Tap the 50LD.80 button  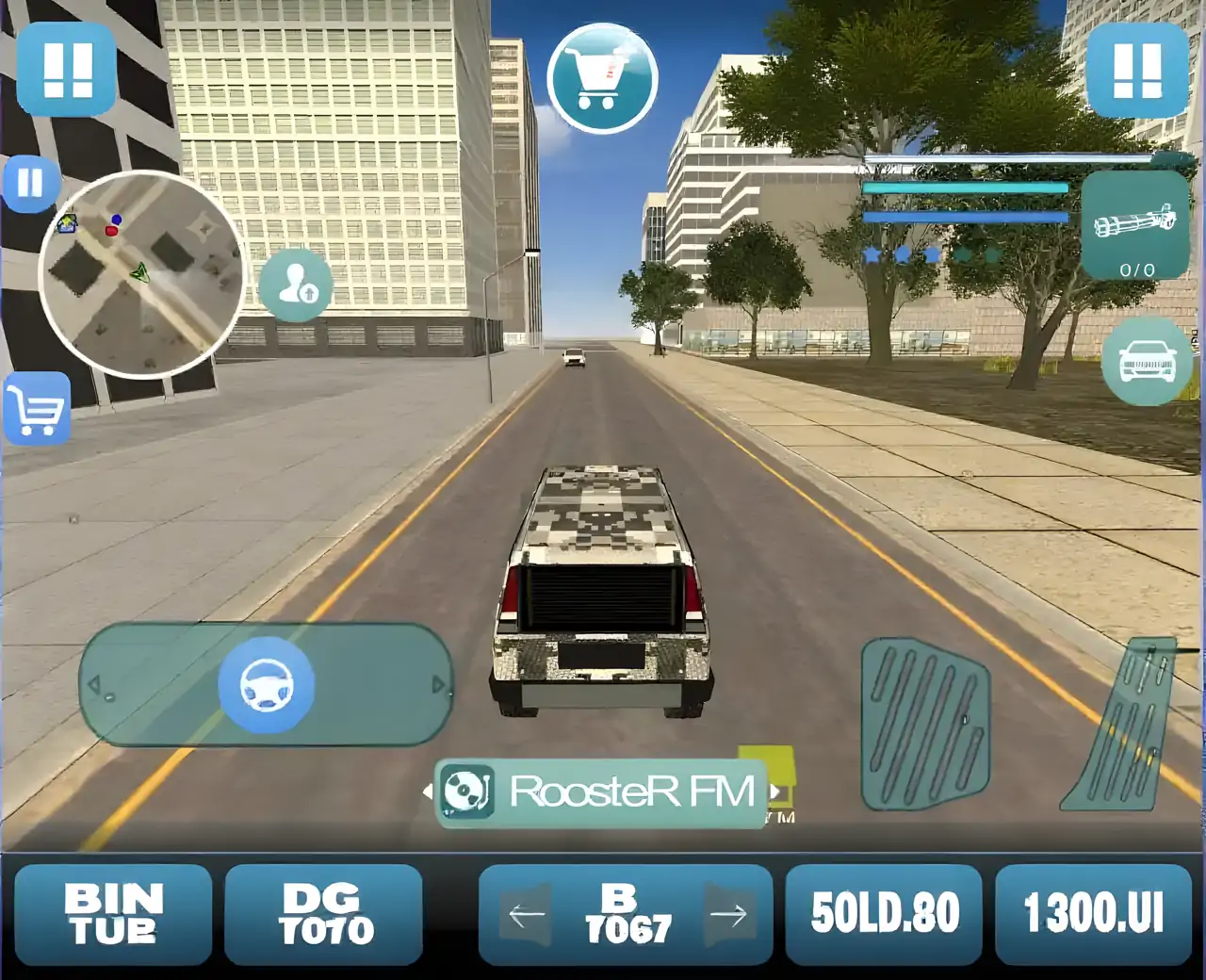(884, 914)
